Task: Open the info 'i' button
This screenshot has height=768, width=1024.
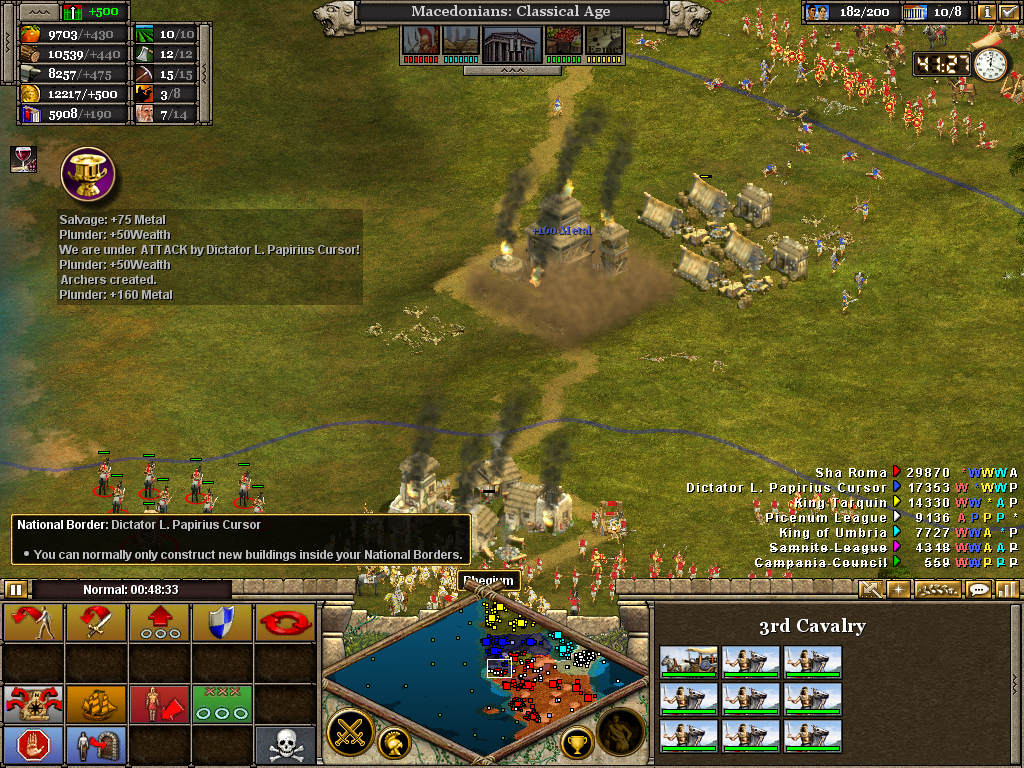Action: point(987,13)
